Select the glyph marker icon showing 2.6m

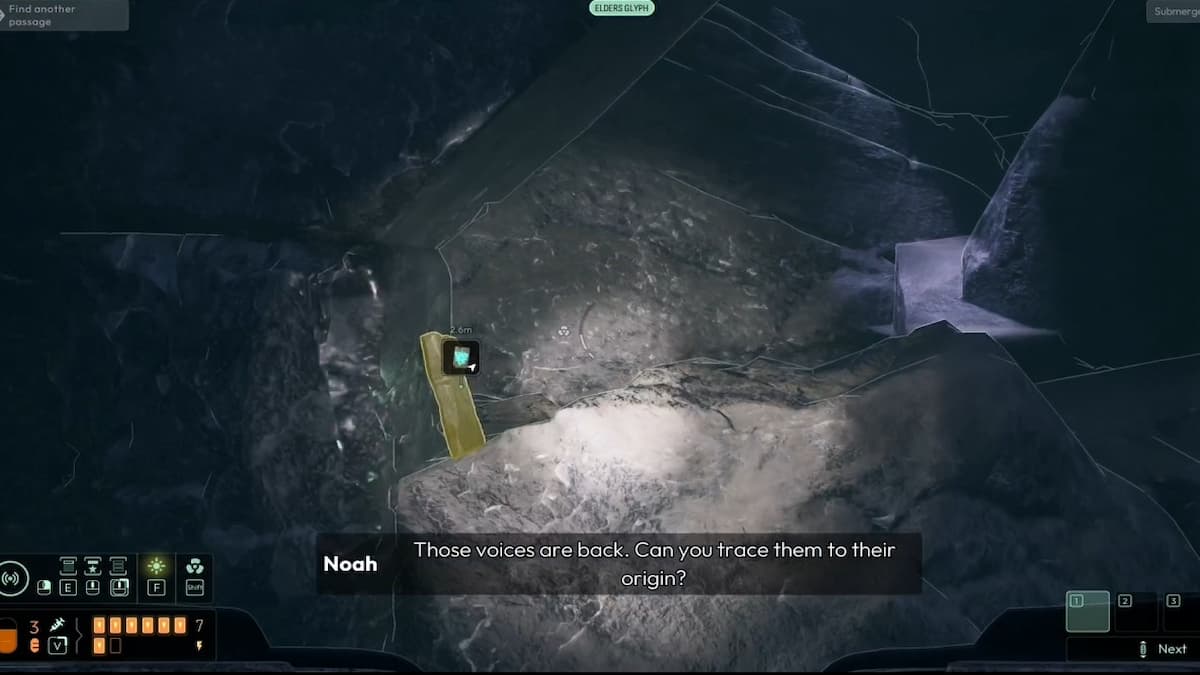point(461,357)
